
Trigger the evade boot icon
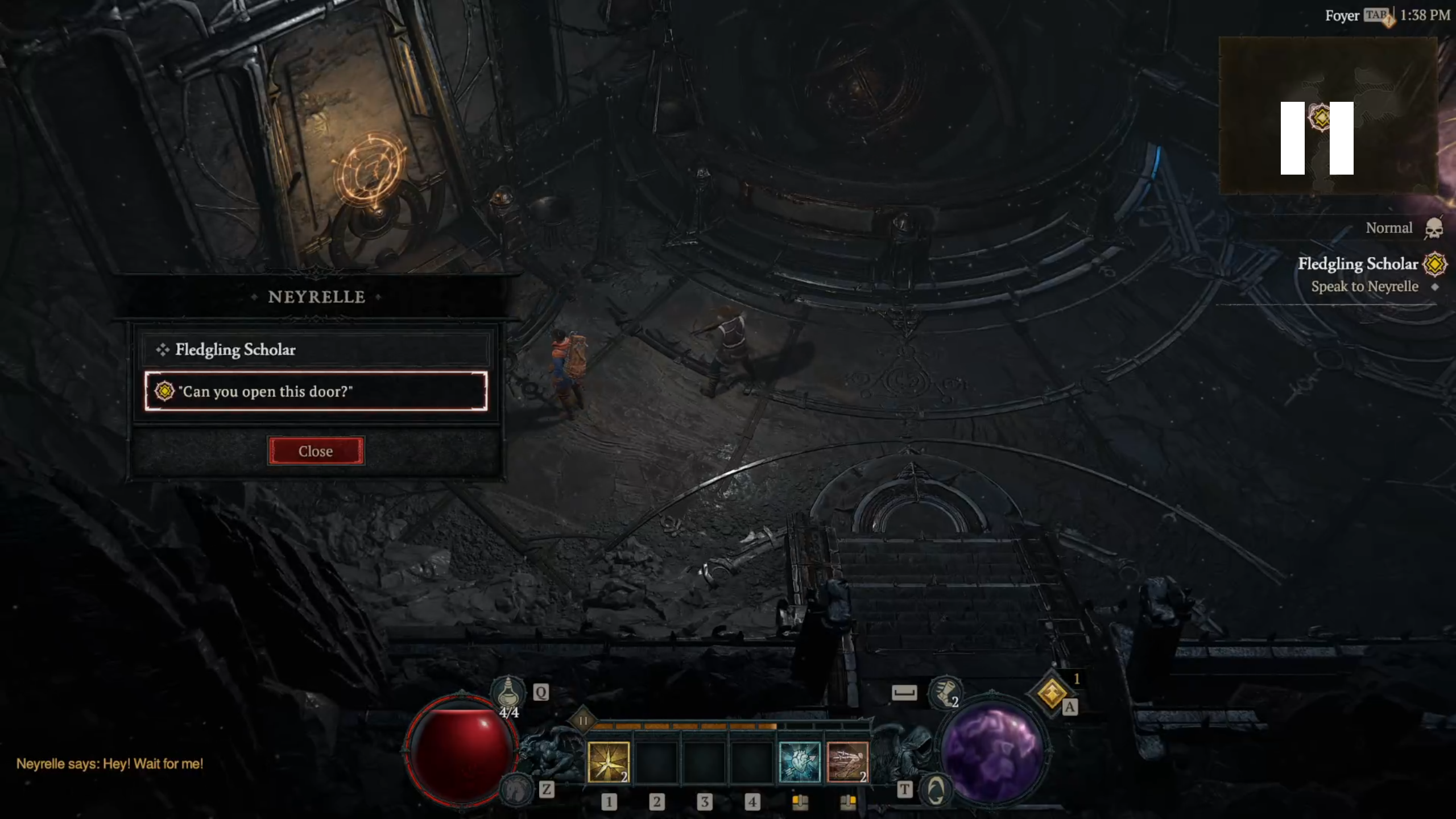[944, 693]
